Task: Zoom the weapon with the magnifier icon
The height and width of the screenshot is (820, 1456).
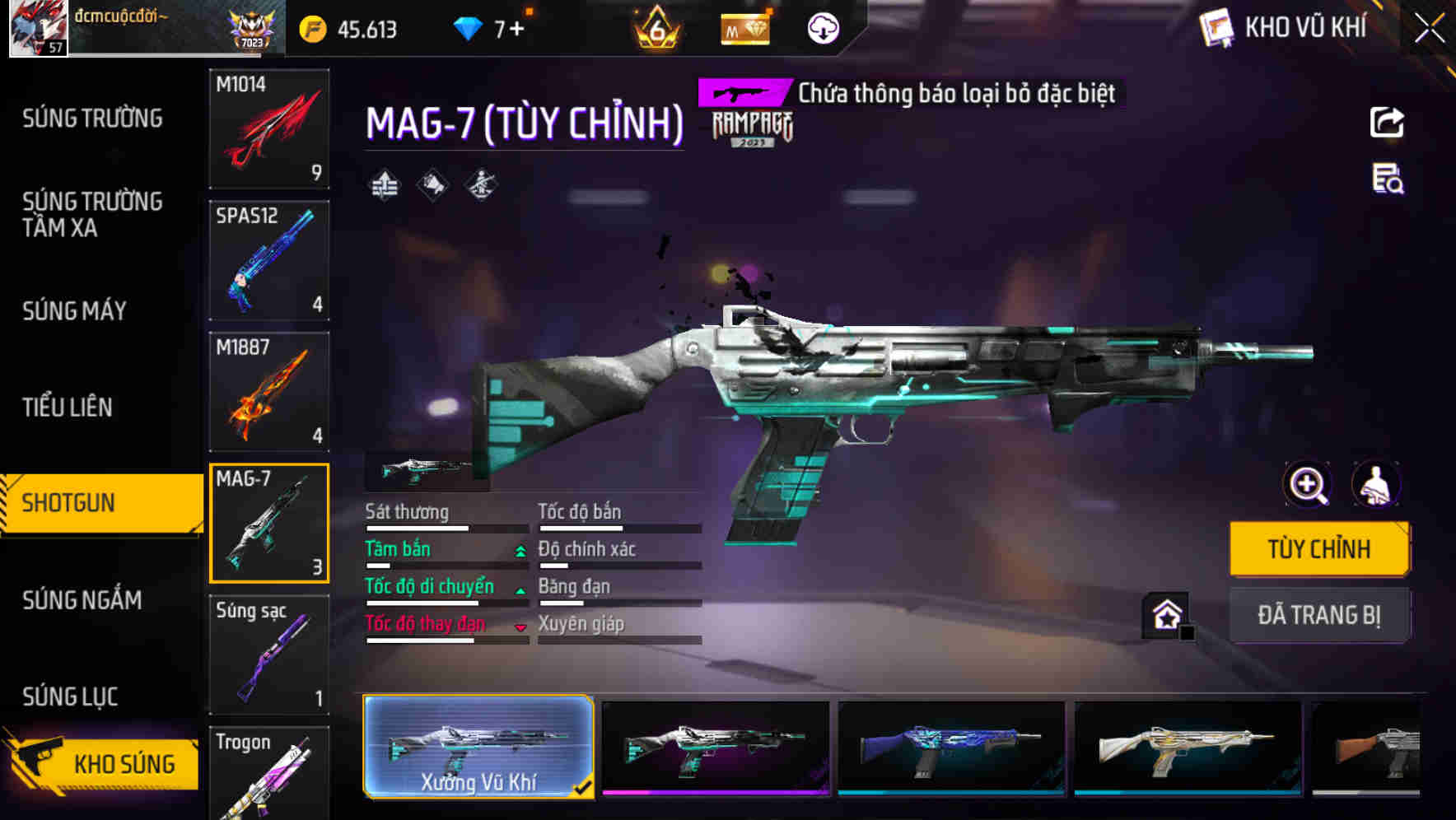Action: (1307, 485)
